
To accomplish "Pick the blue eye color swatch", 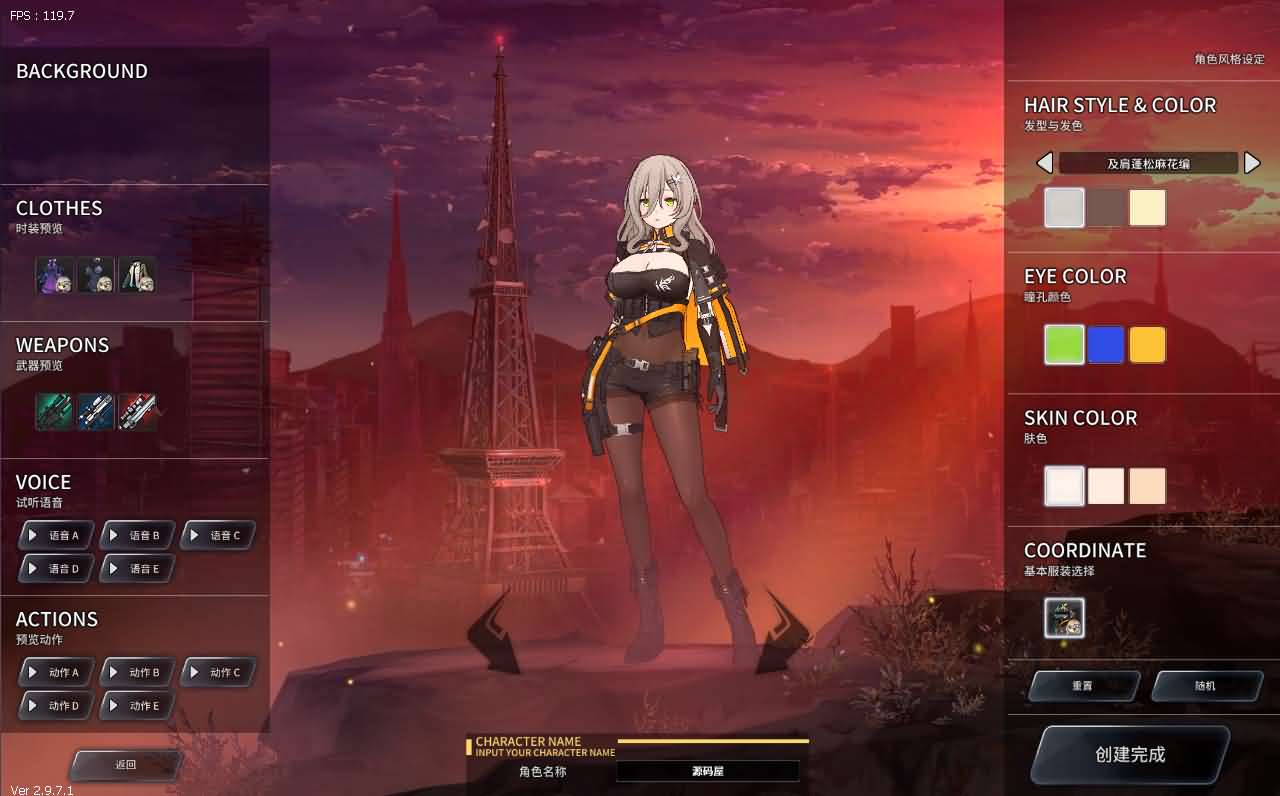I will pos(1106,344).
